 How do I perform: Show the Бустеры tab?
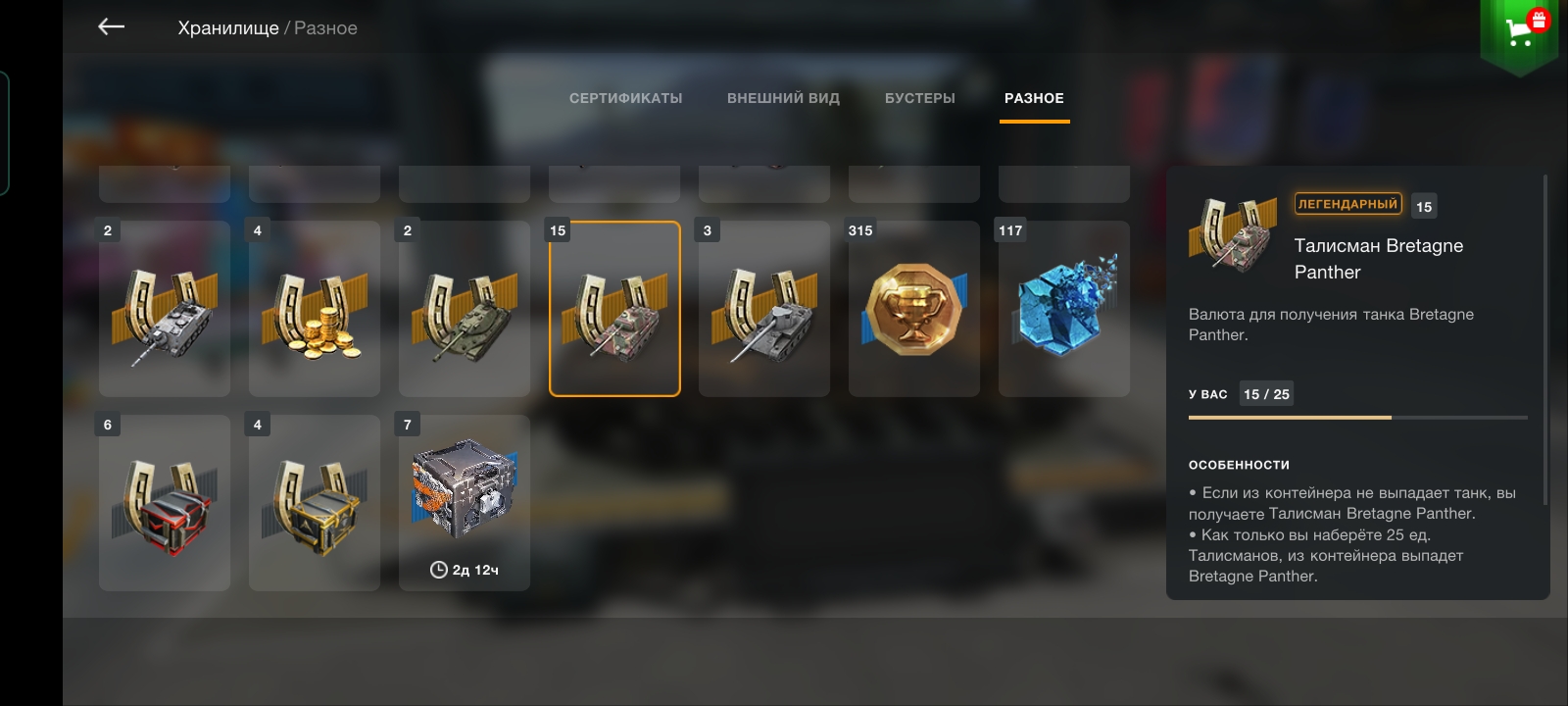coord(919,98)
